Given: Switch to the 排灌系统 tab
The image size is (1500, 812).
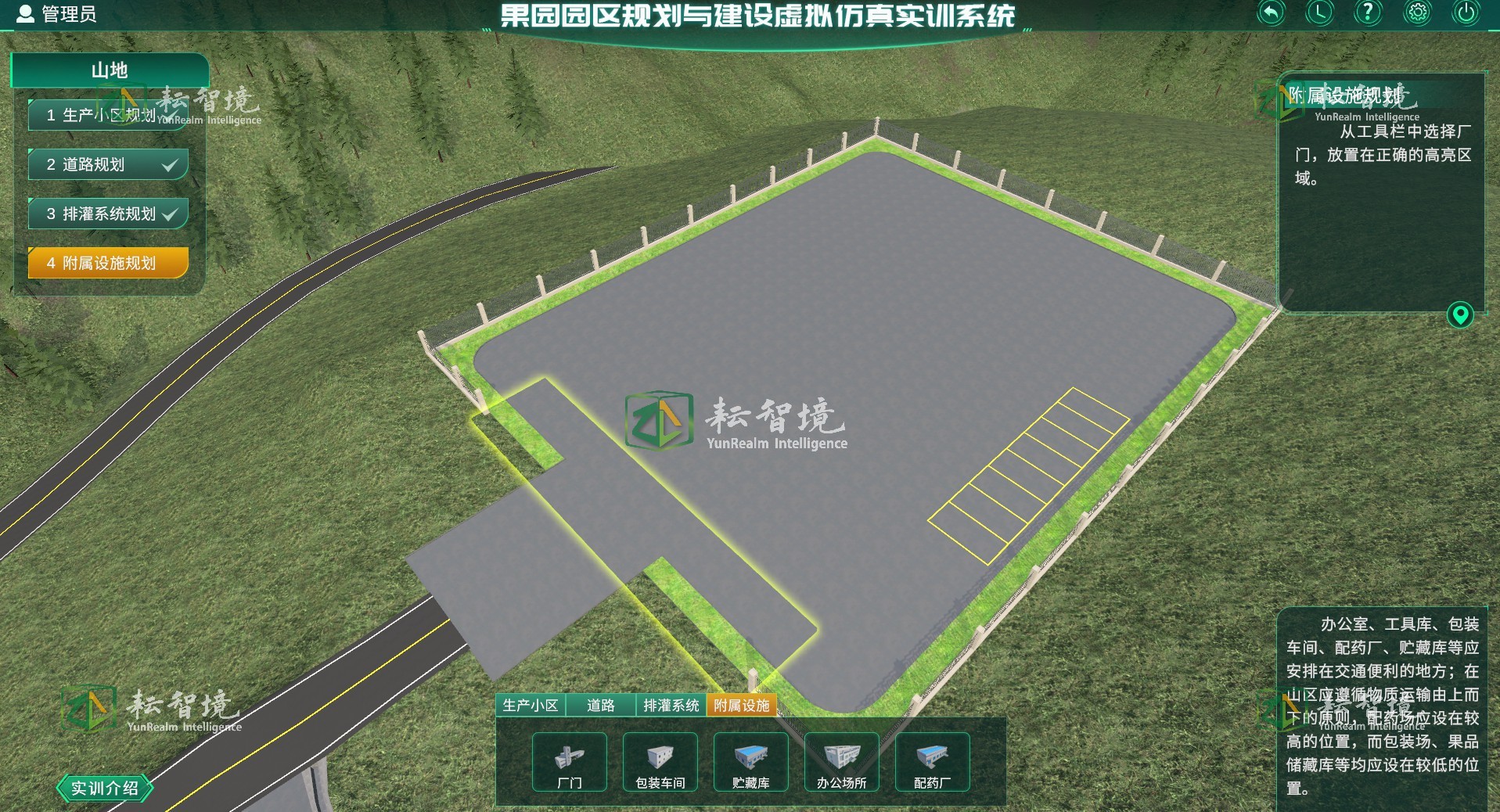Looking at the screenshot, I should click(x=670, y=705).
